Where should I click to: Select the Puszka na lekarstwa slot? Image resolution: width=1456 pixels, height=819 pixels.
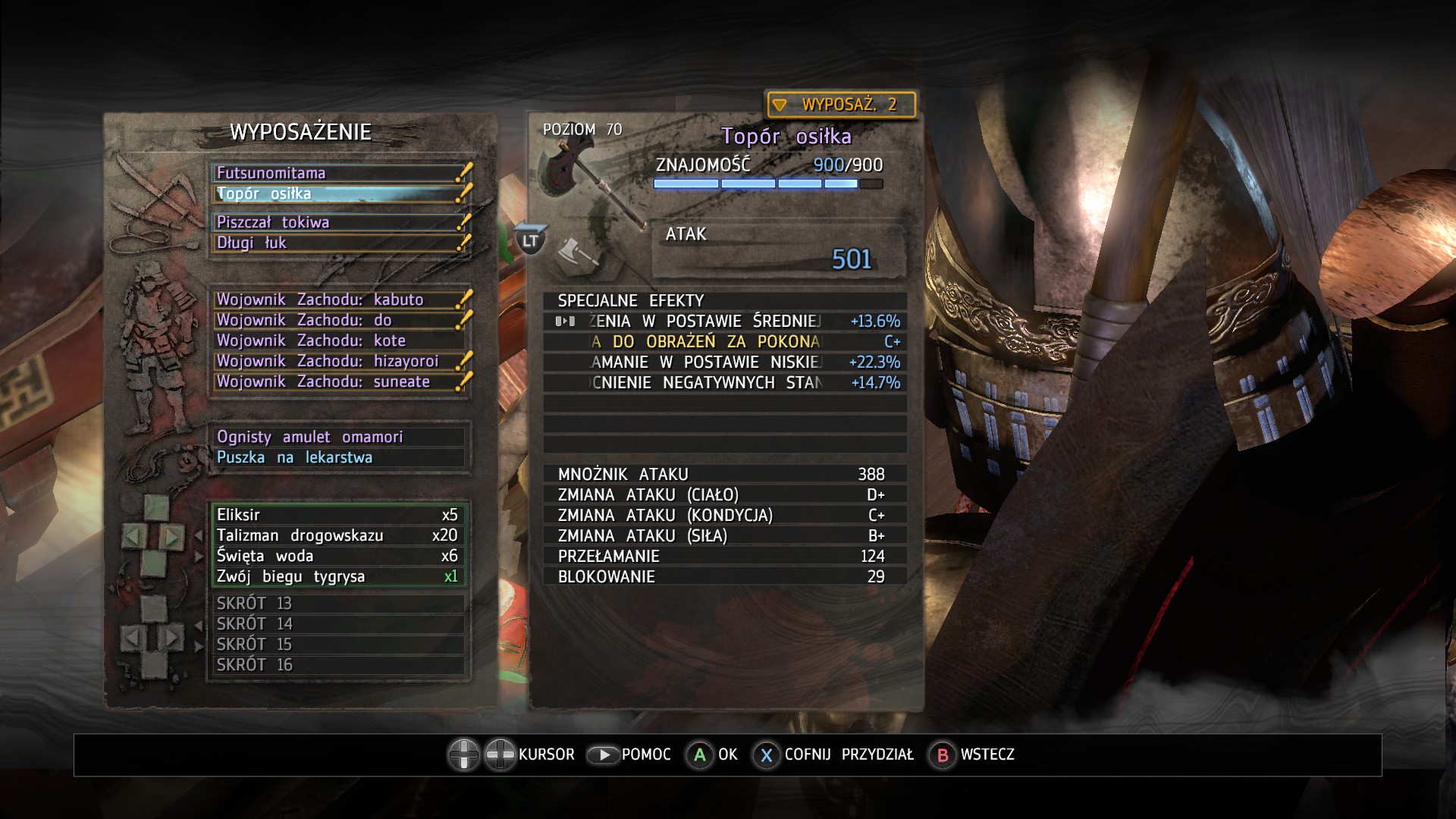coord(338,457)
